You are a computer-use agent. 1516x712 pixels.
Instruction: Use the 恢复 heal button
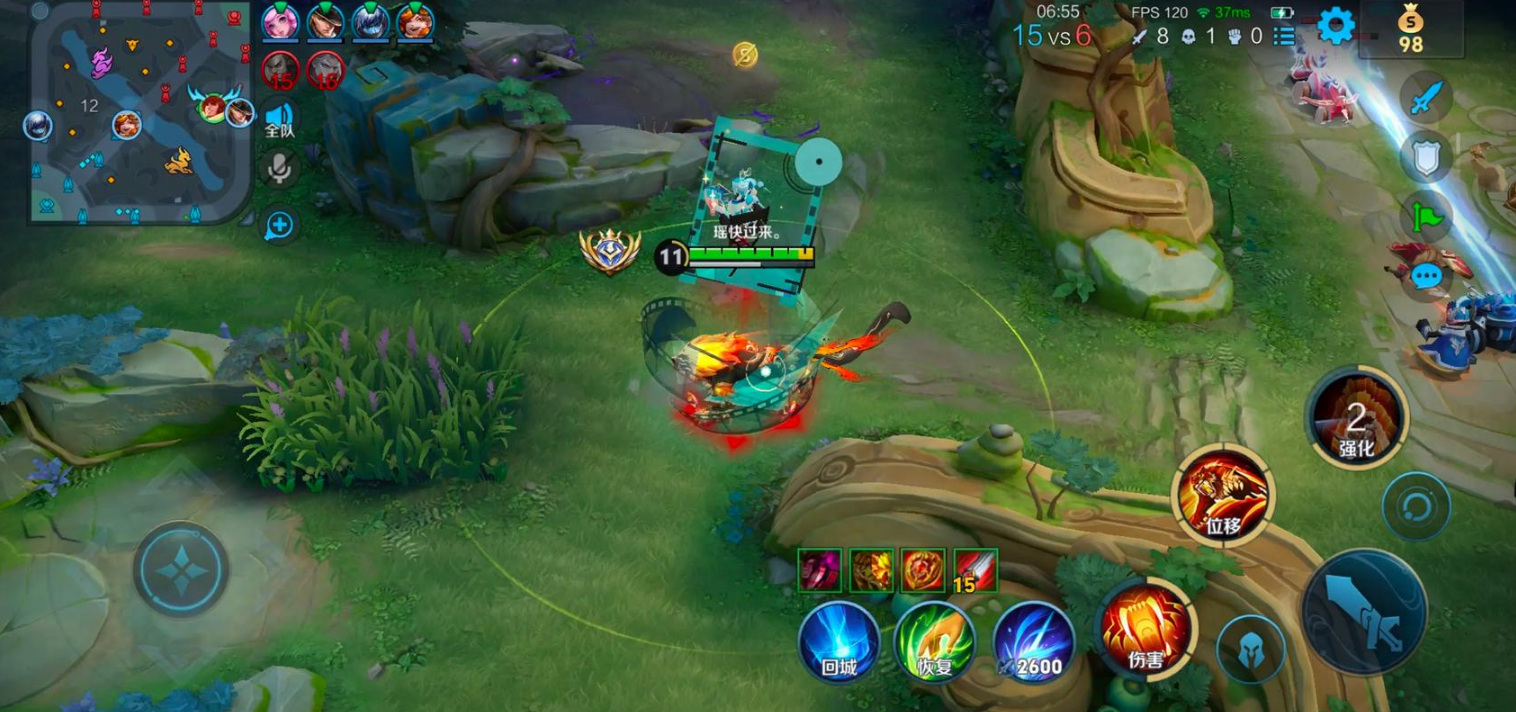[x=935, y=642]
